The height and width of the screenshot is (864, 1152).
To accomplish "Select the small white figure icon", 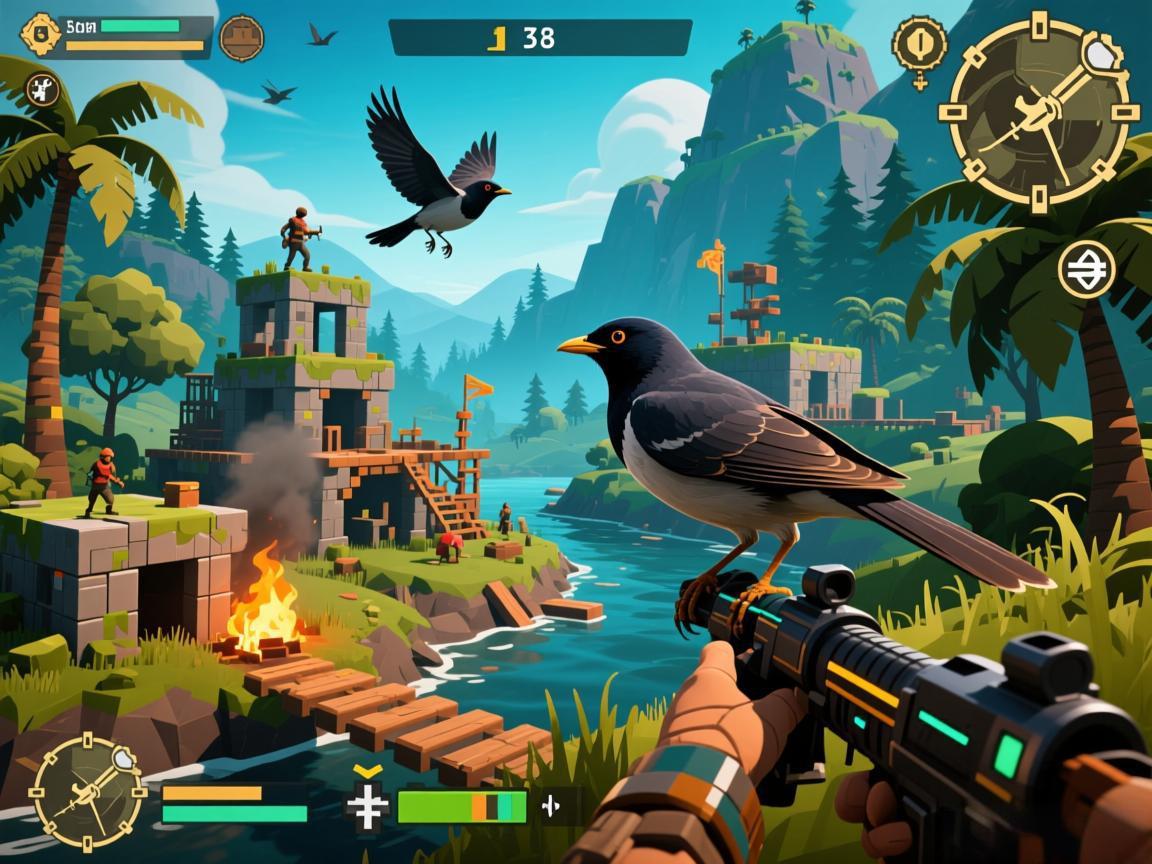I will [x=42, y=91].
